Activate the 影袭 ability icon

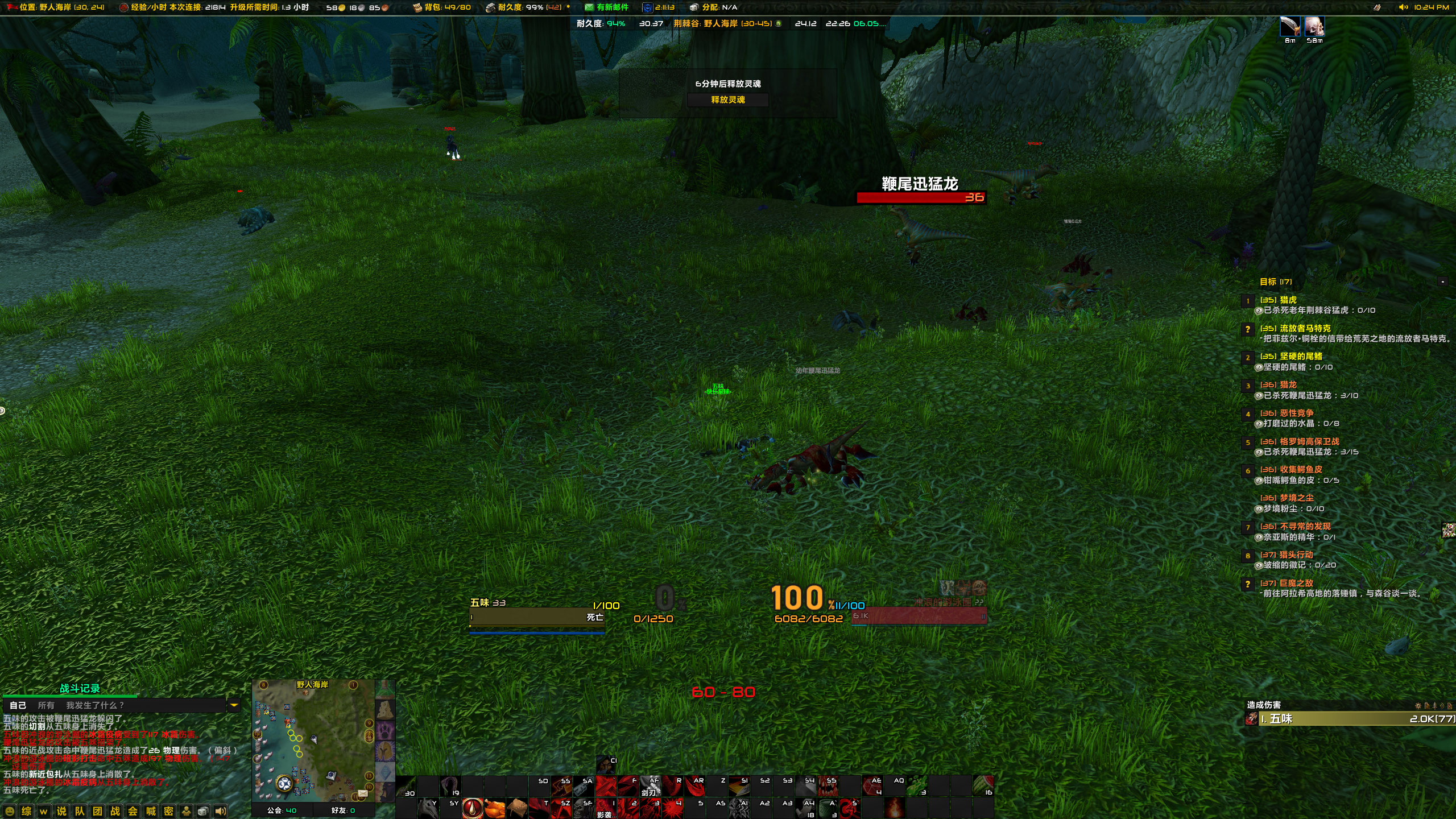(x=605, y=808)
